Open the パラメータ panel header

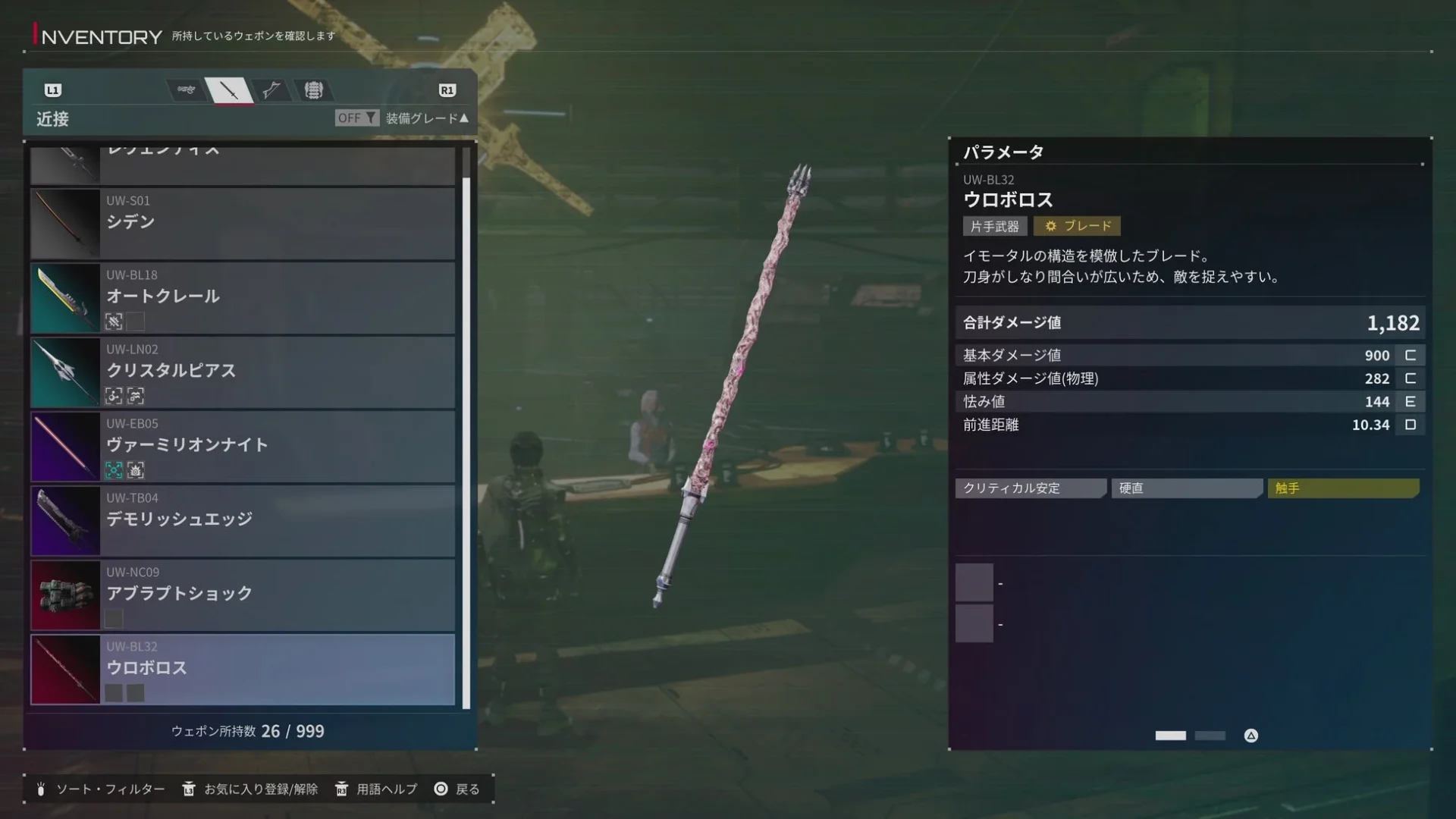pyautogui.click(x=1003, y=151)
